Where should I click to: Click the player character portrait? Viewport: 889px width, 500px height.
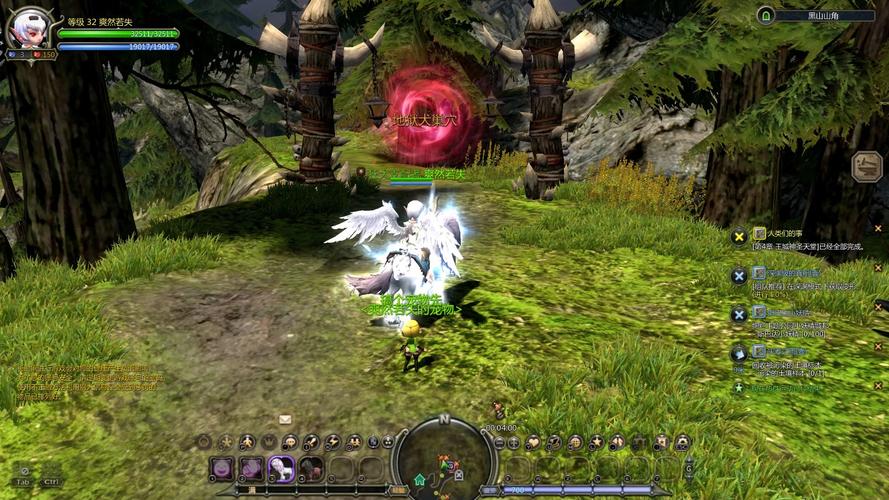pyautogui.click(x=27, y=27)
